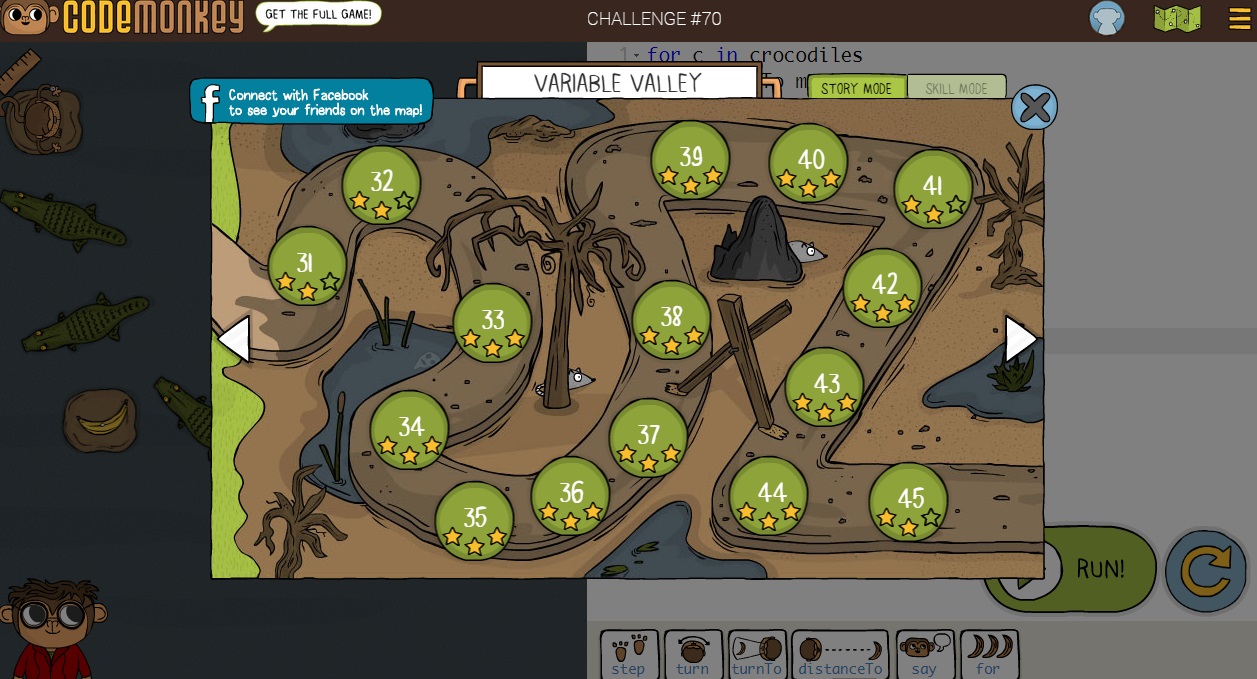Select the Story Mode tab
Screen dimensions: 1257x679
click(x=856, y=88)
